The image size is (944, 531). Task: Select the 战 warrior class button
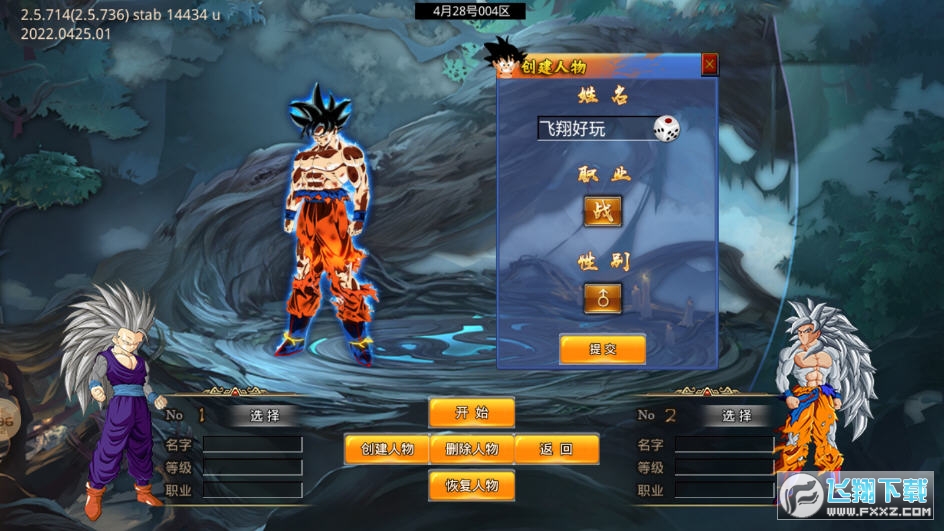click(602, 211)
